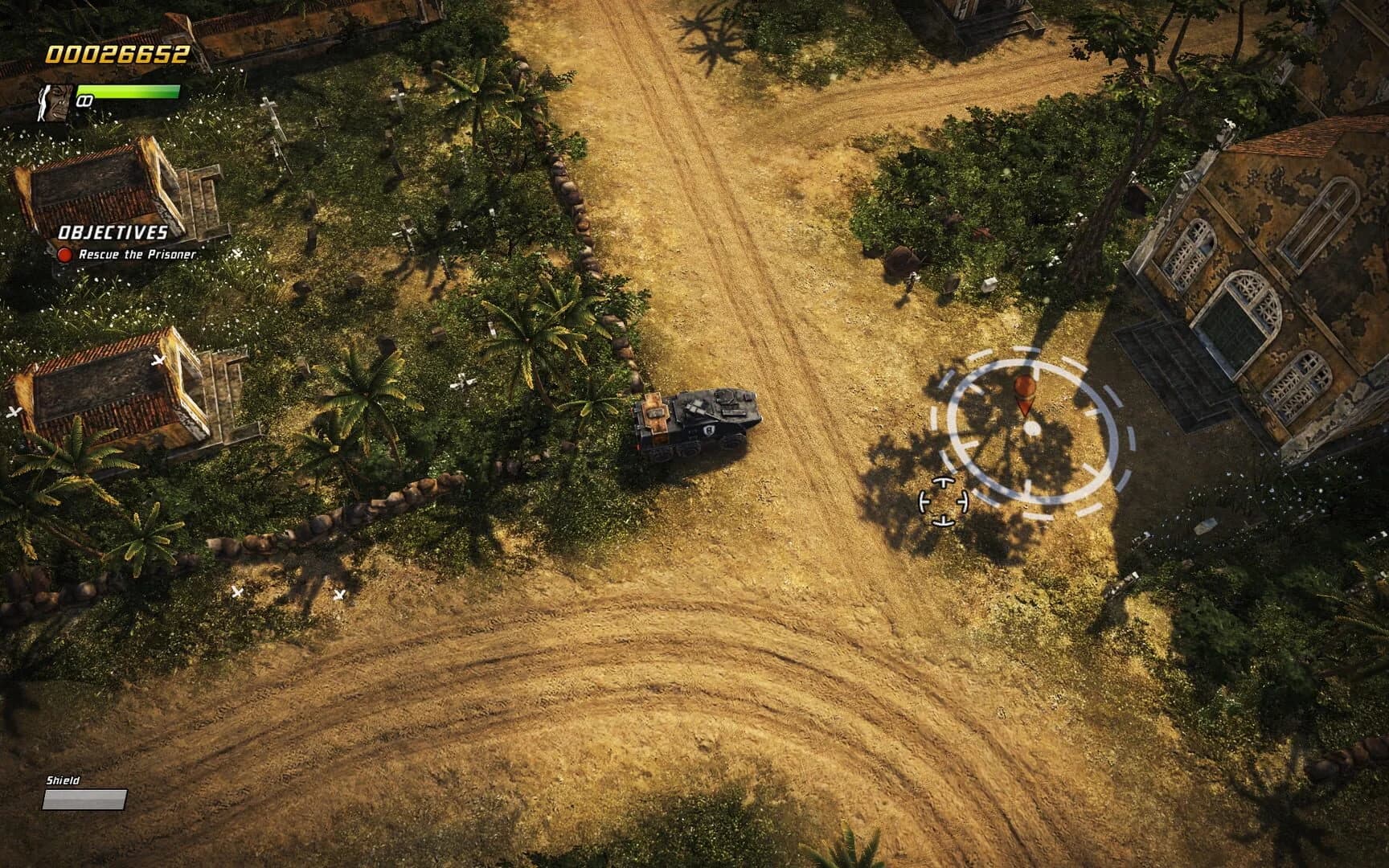
Task: Click the empty Shield gauge bar
Action: point(86,798)
